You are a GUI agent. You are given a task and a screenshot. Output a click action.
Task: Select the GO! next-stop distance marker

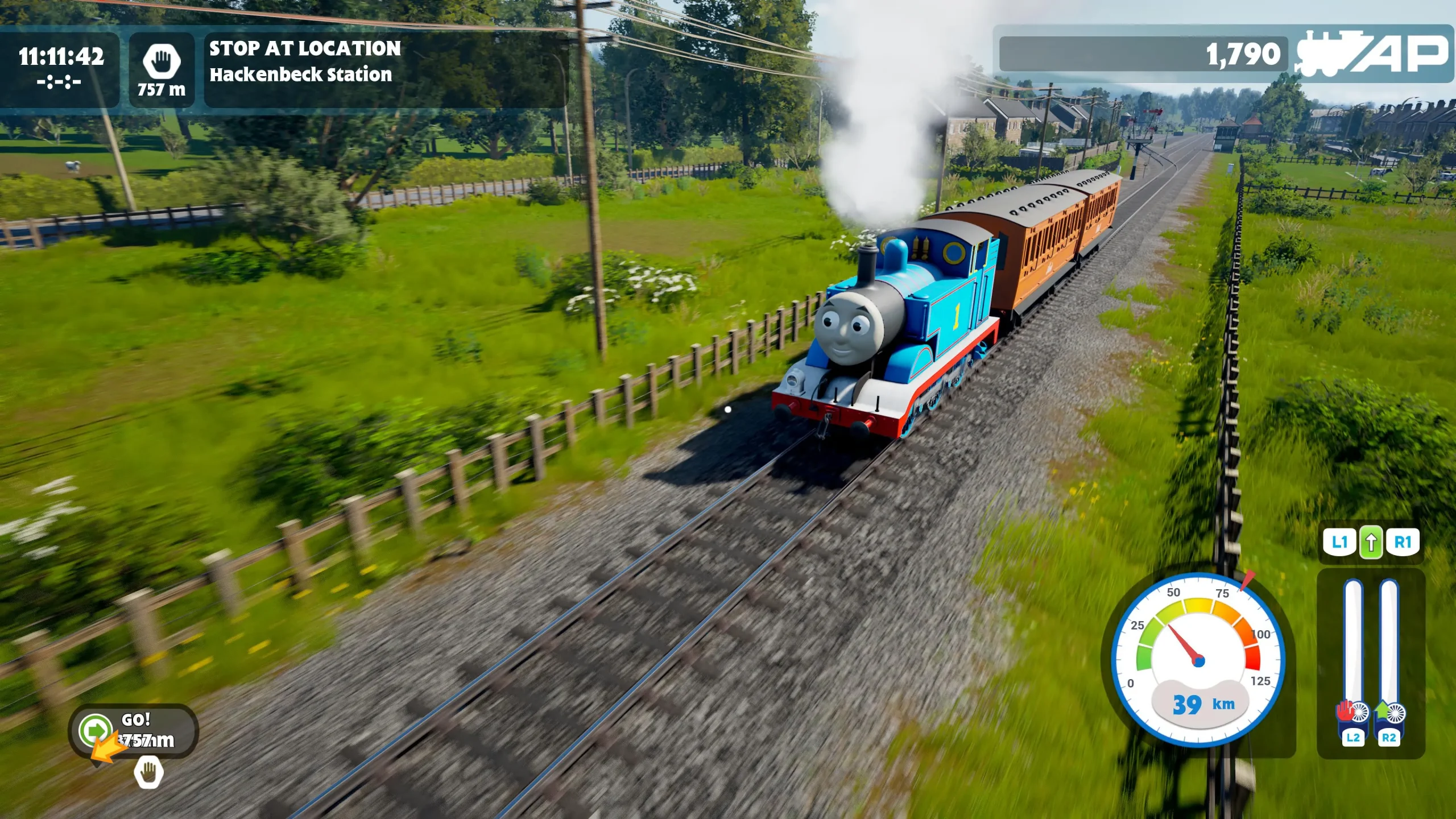[x=134, y=731]
